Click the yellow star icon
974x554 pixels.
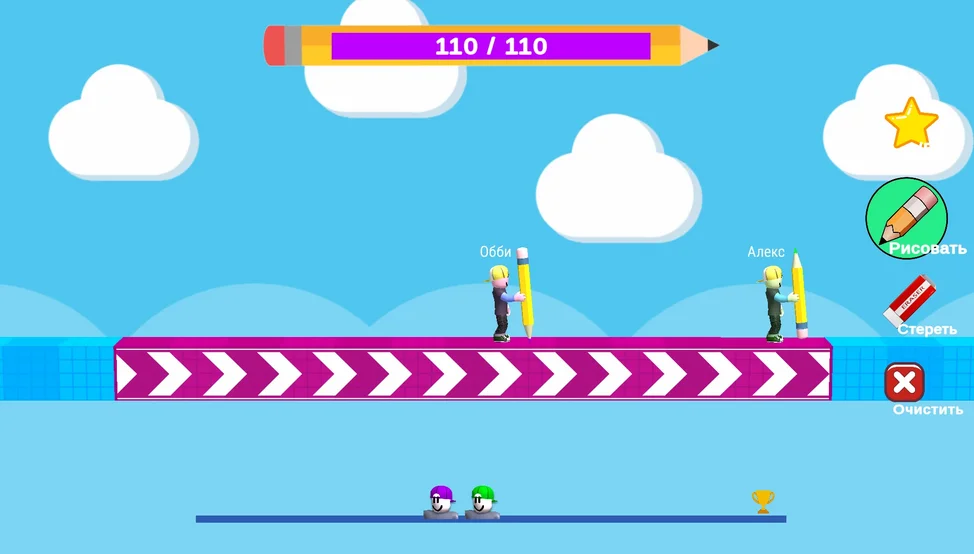tap(911, 123)
